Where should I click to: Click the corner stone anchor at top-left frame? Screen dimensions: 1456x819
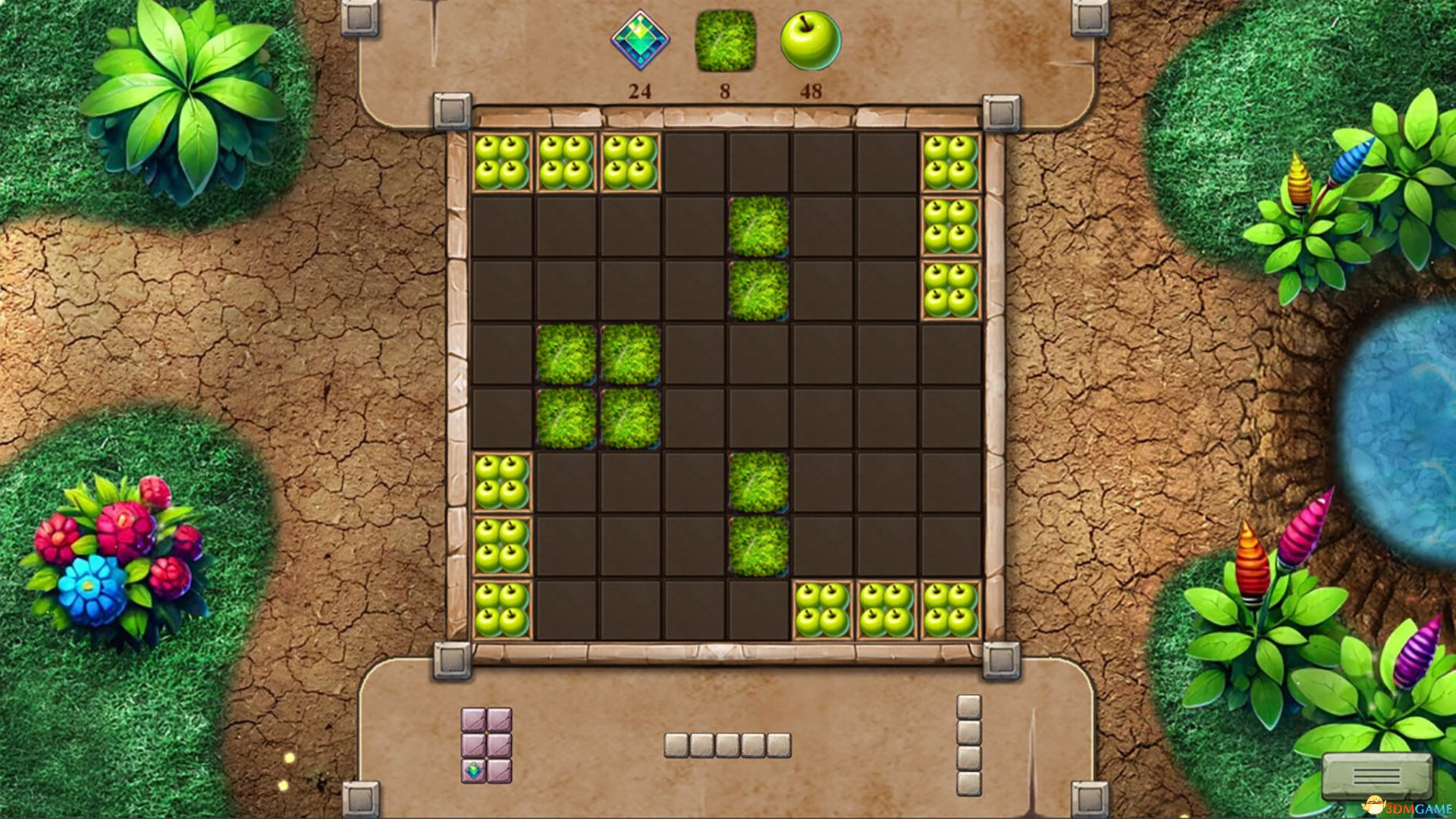pos(453,108)
